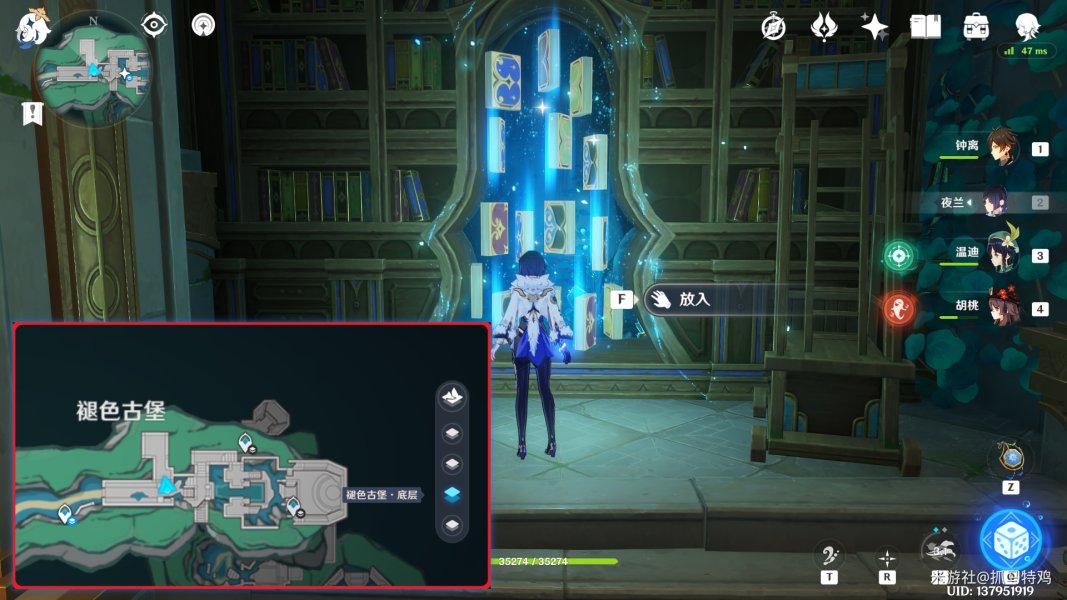Switch to party member 胡桃
This screenshot has width=1067, height=600.
[1001, 308]
